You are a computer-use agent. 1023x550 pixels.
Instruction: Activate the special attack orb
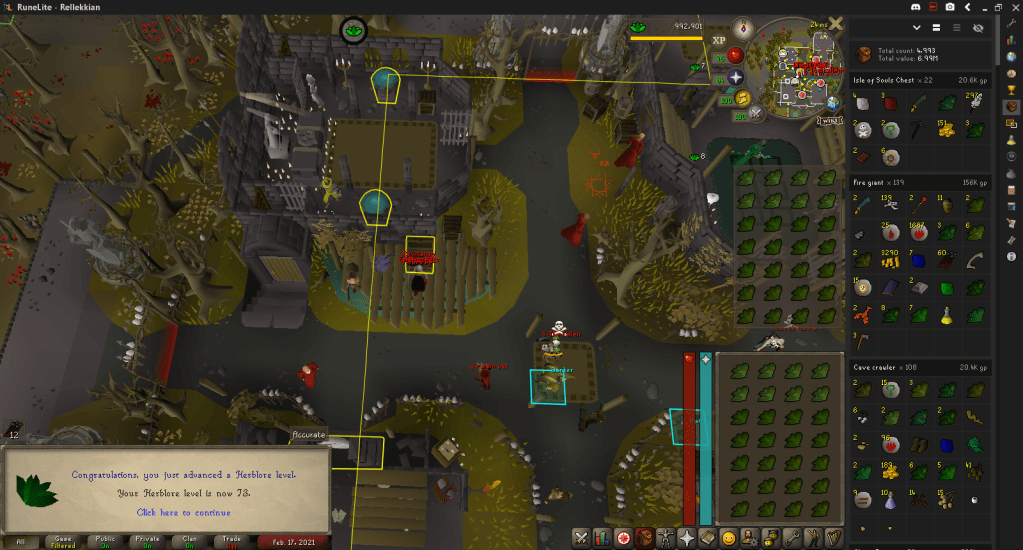(x=757, y=114)
